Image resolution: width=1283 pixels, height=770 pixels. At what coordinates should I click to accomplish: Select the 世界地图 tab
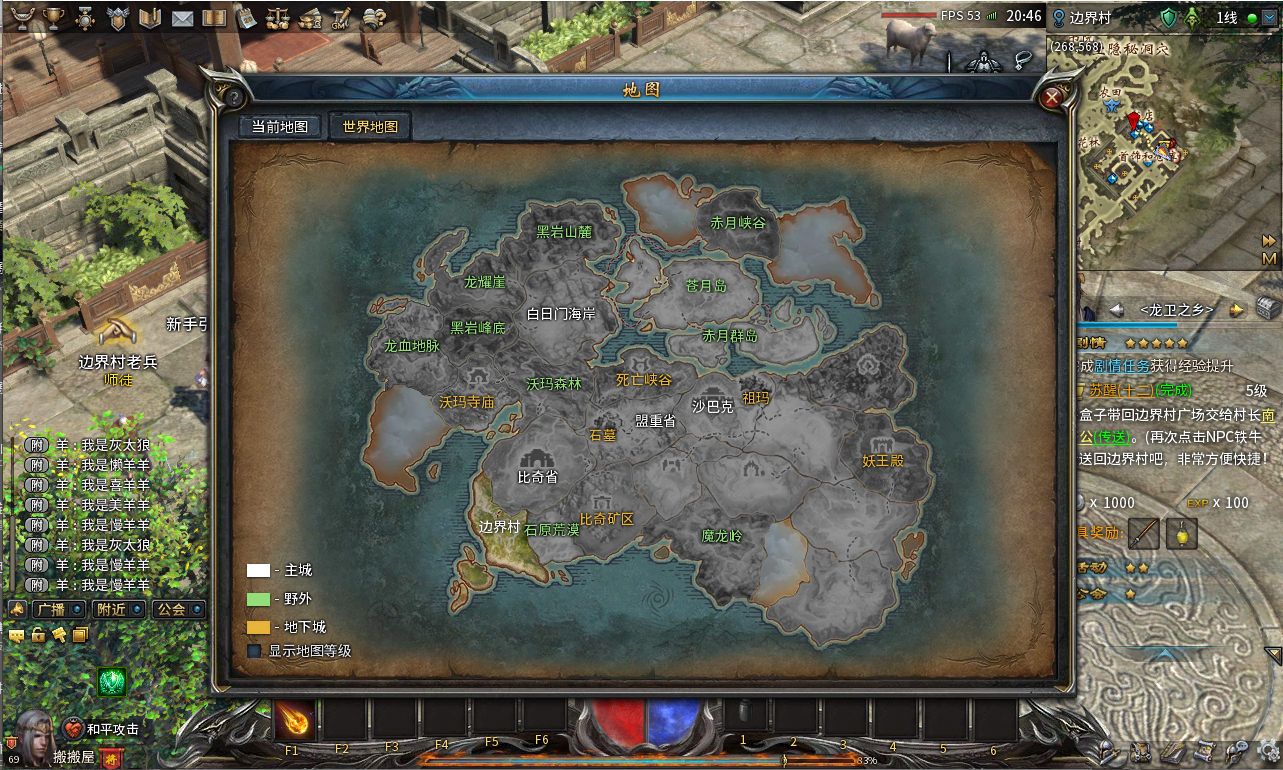click(x=370, y=127)
